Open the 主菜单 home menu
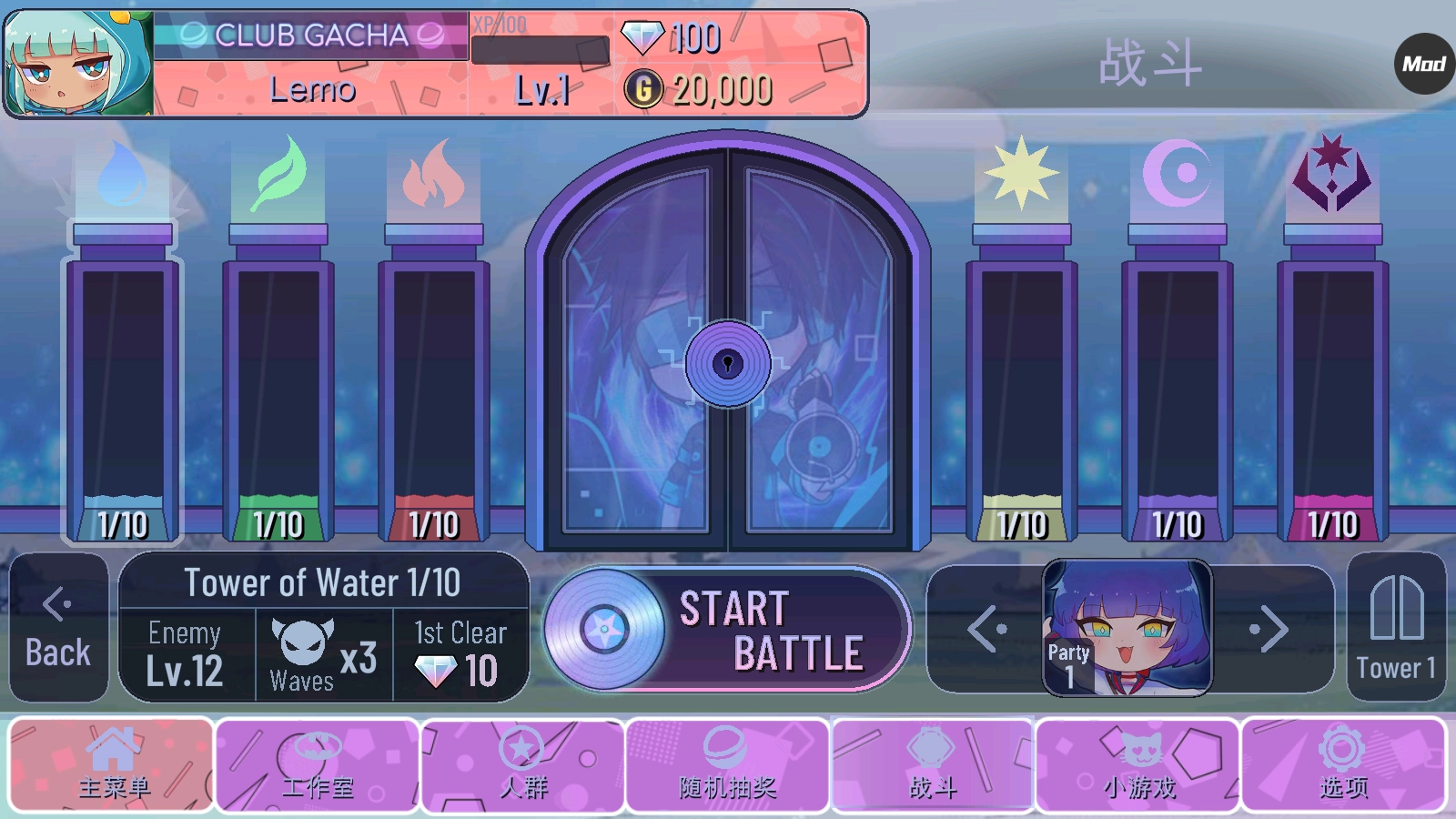This screenshot has width=1456, height=819. [x=112, y=764]
